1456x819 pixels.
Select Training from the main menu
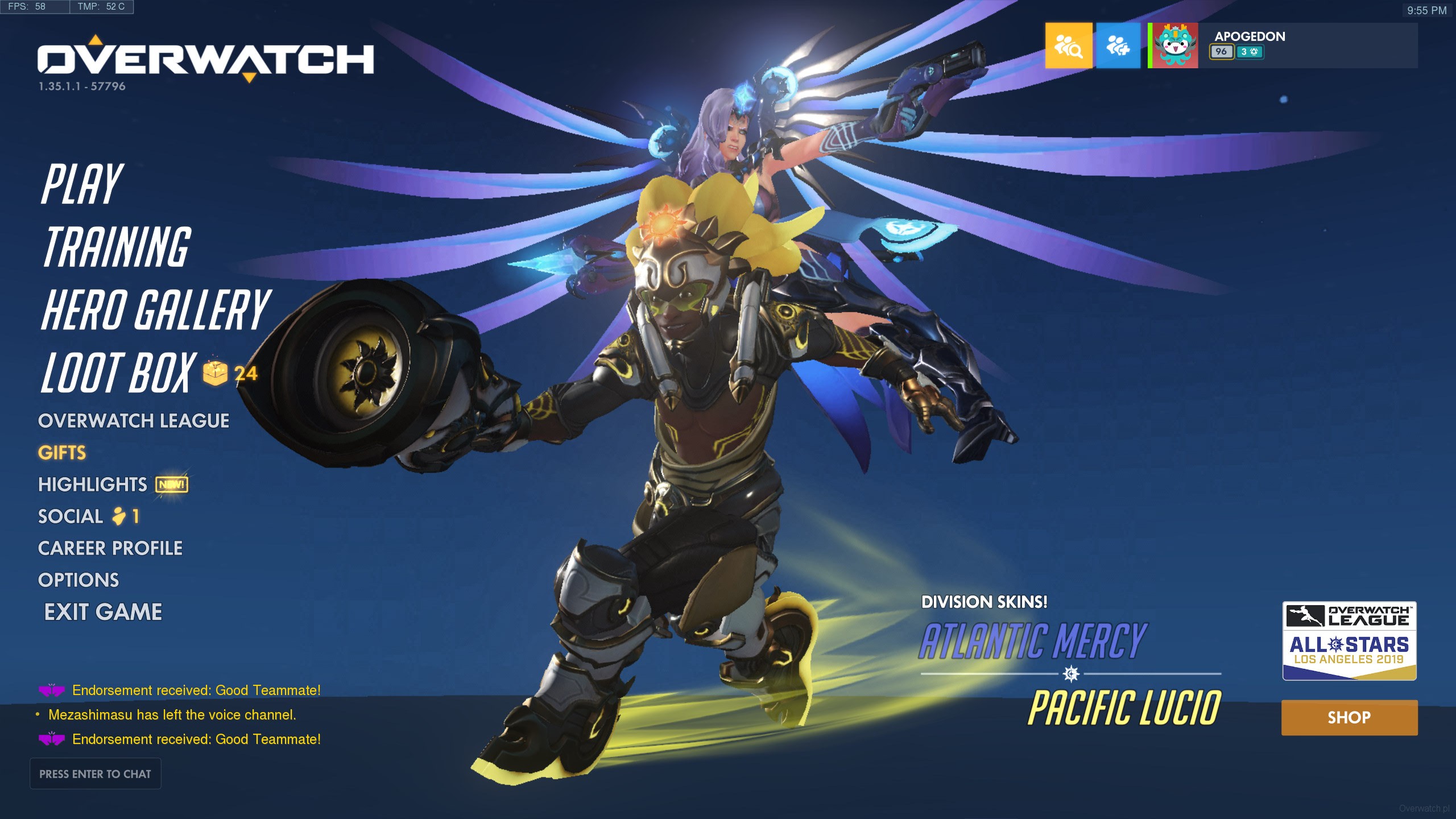click(x=117, y=247)
